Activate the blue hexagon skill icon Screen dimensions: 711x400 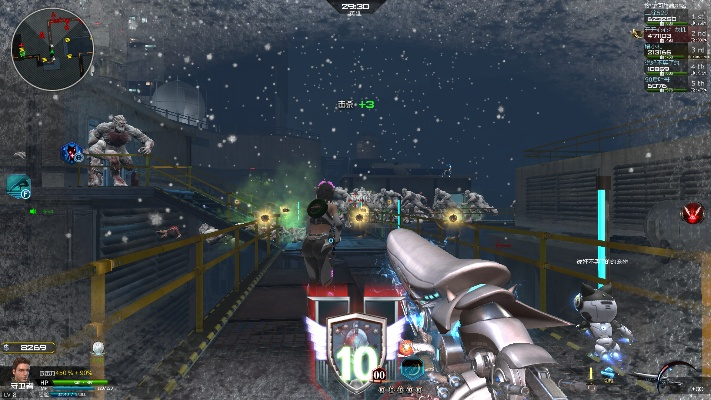(x=71, y=152)
